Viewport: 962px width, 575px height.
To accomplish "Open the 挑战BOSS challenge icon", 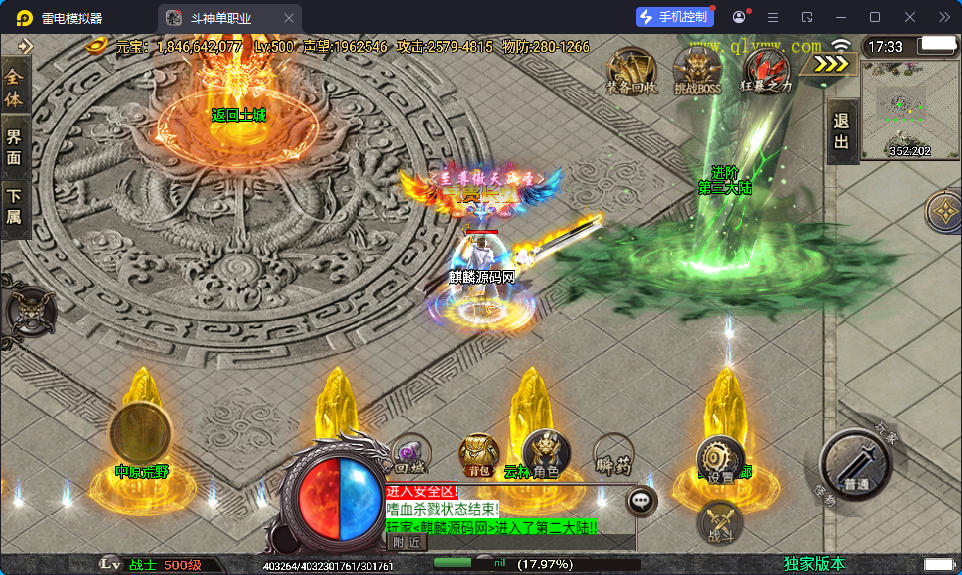I will (x=697, y=68).
